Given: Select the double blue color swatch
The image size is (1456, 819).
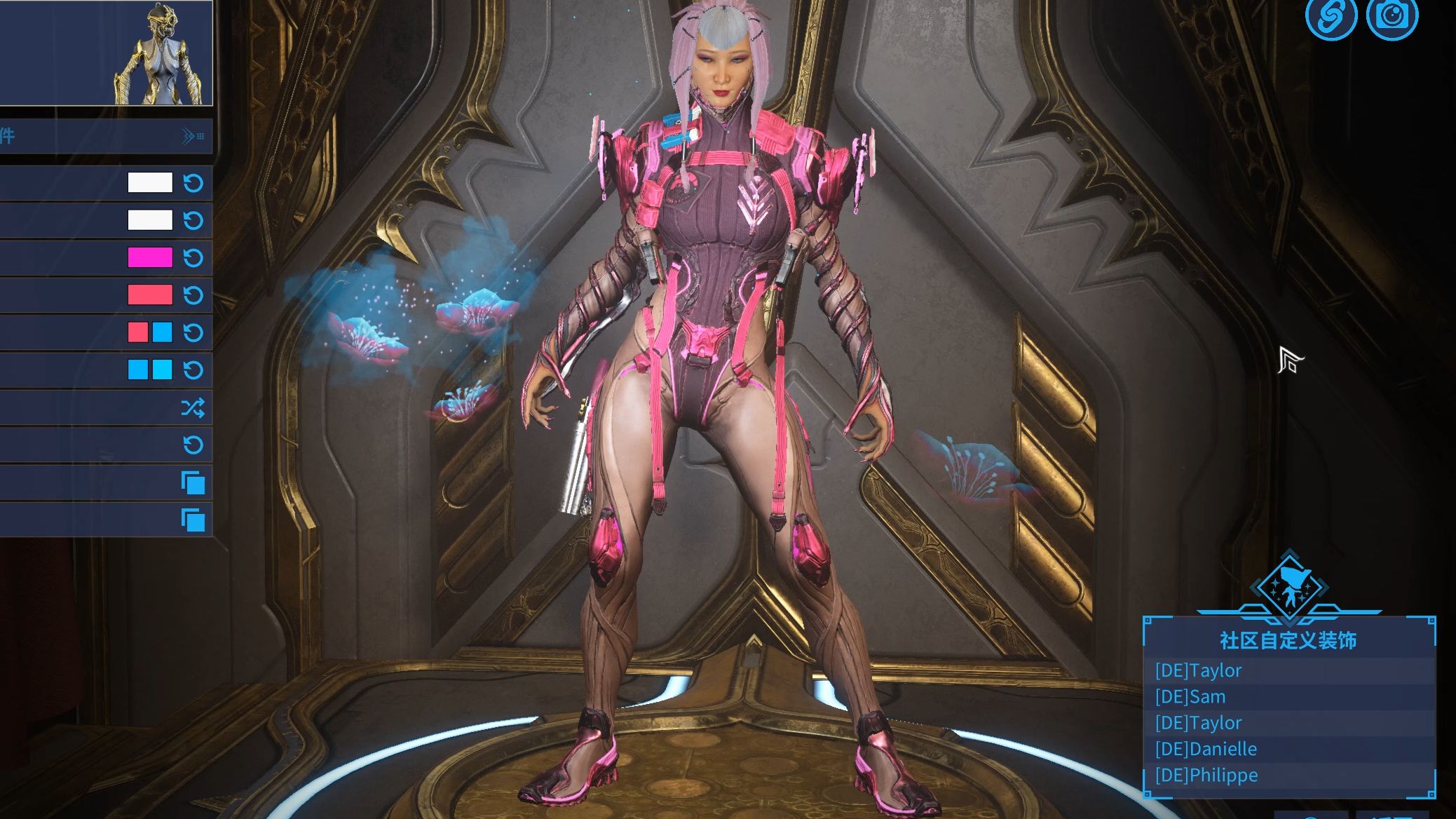Looking at the screenshot, I should click(x=150, y=370).
